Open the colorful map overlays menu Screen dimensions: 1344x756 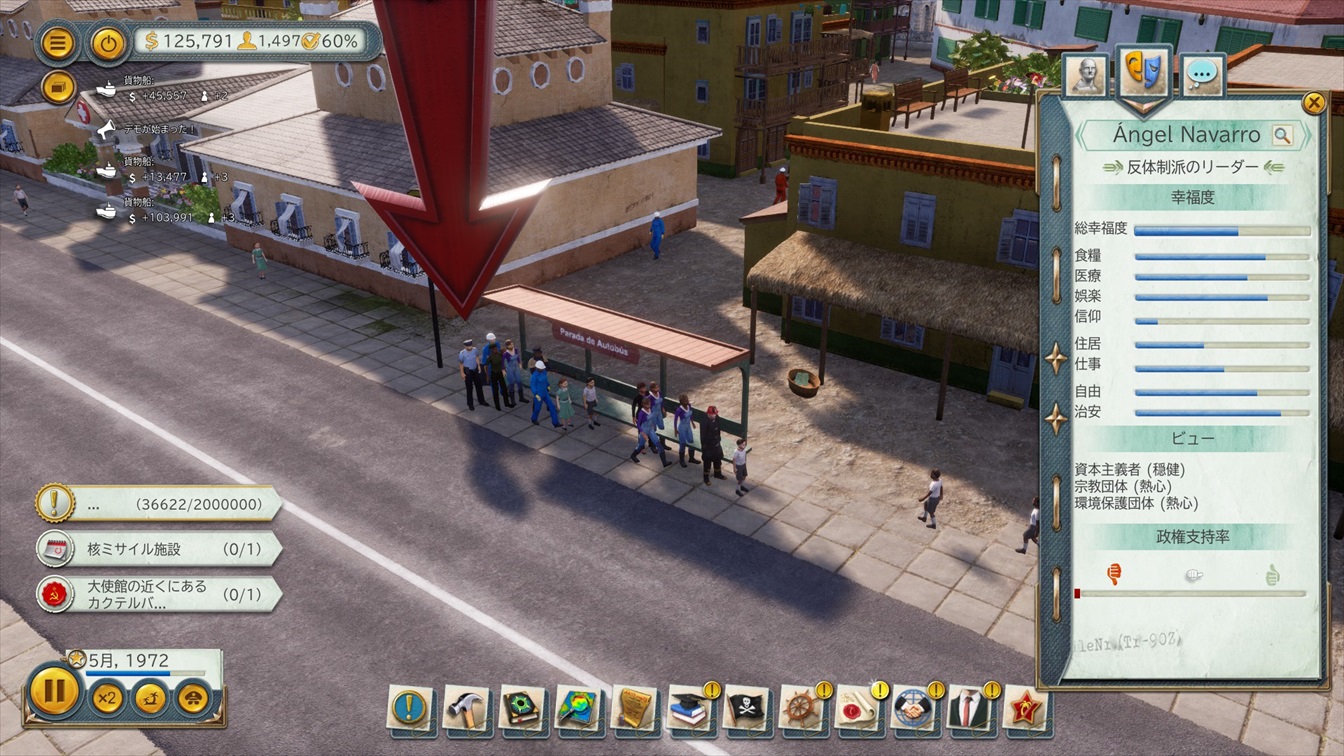point(577,708)
